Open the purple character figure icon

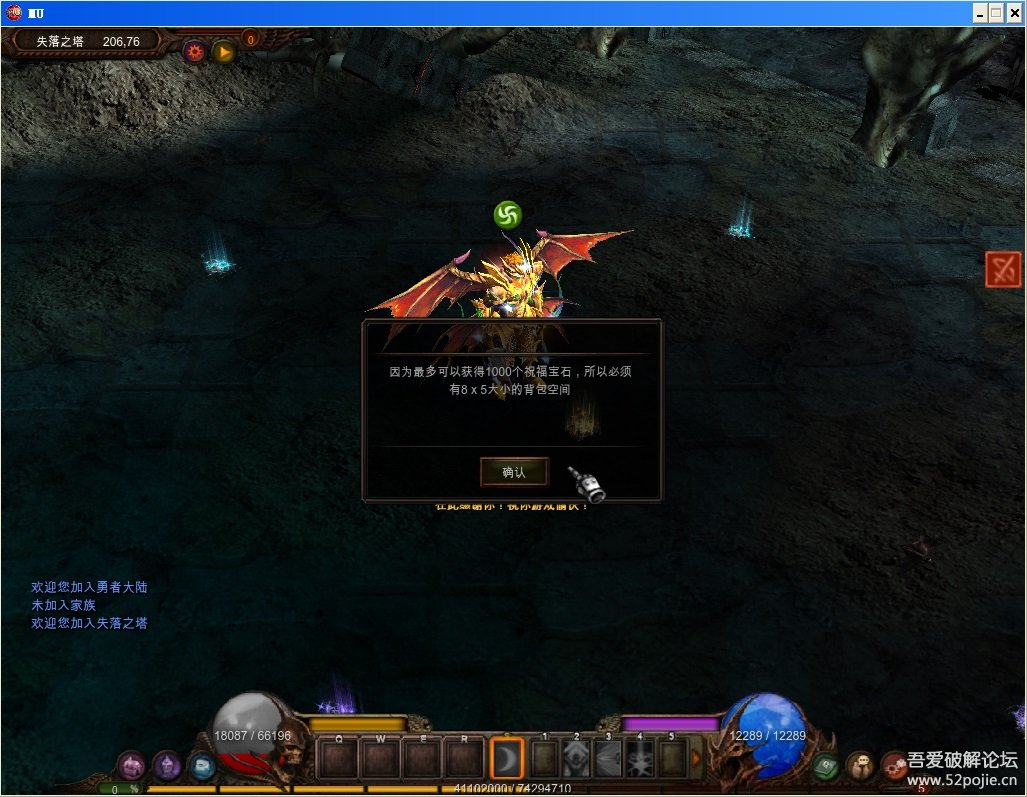(166, 766)
